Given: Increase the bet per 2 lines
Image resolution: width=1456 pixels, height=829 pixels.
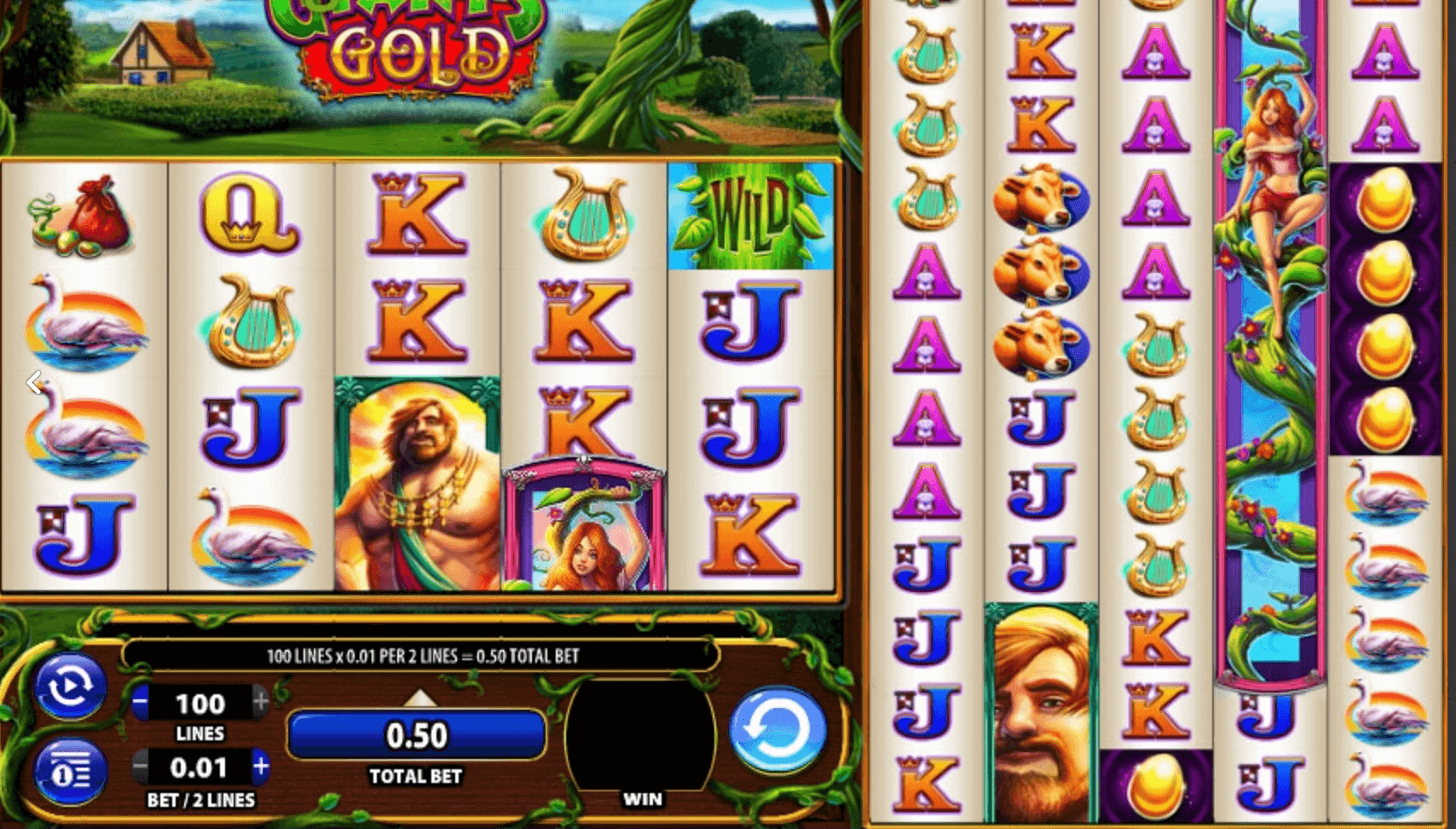Looking at the screenshot, I should [x=260, y=767].
